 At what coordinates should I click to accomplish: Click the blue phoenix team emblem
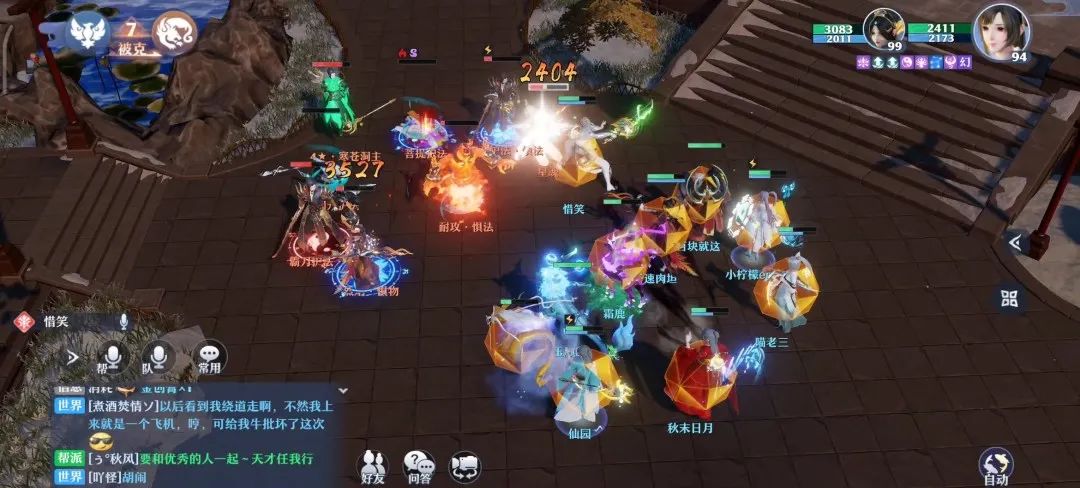point(87,32)
